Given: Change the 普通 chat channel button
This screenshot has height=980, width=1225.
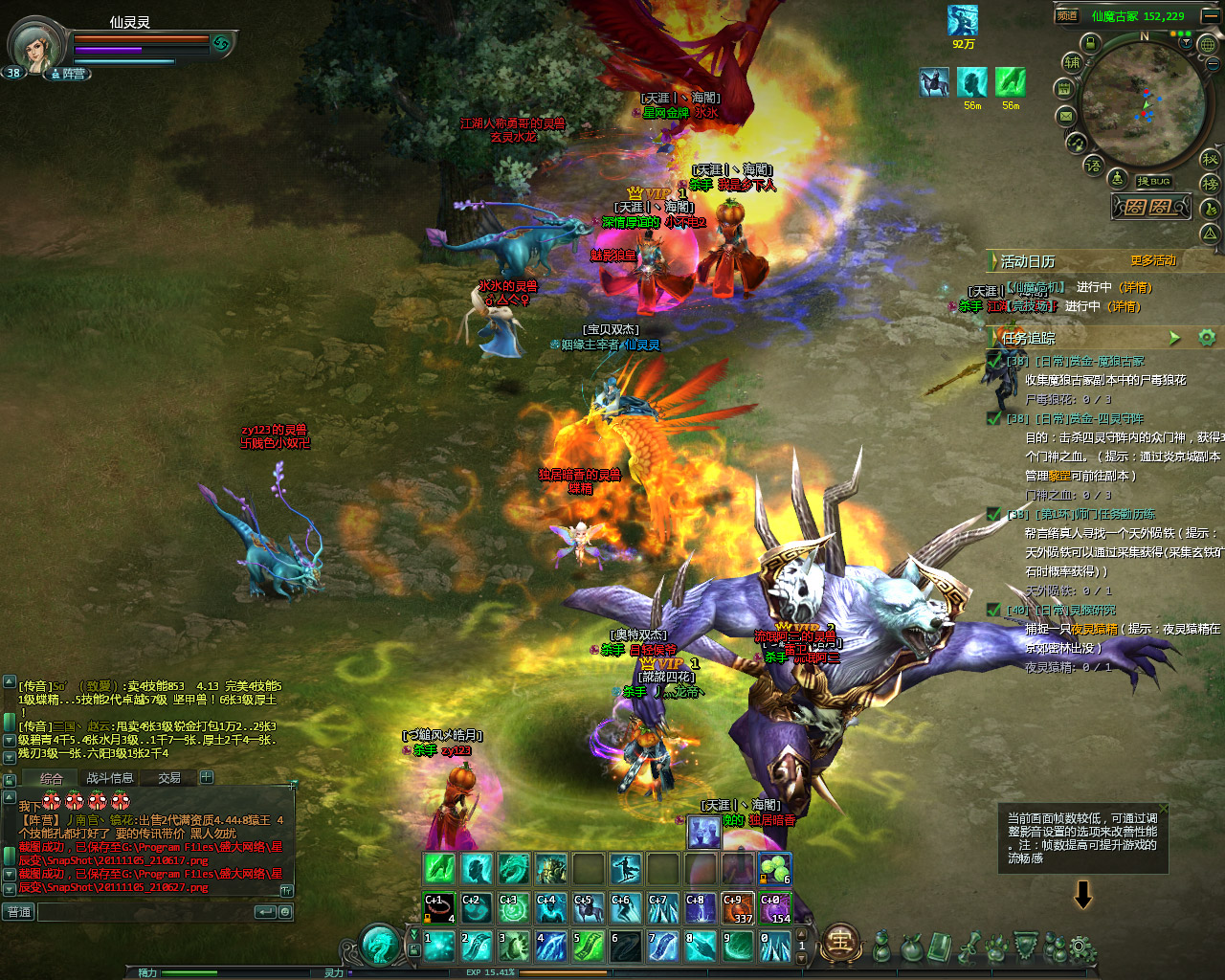Looking at the screenshot, I should pos(20,912).
